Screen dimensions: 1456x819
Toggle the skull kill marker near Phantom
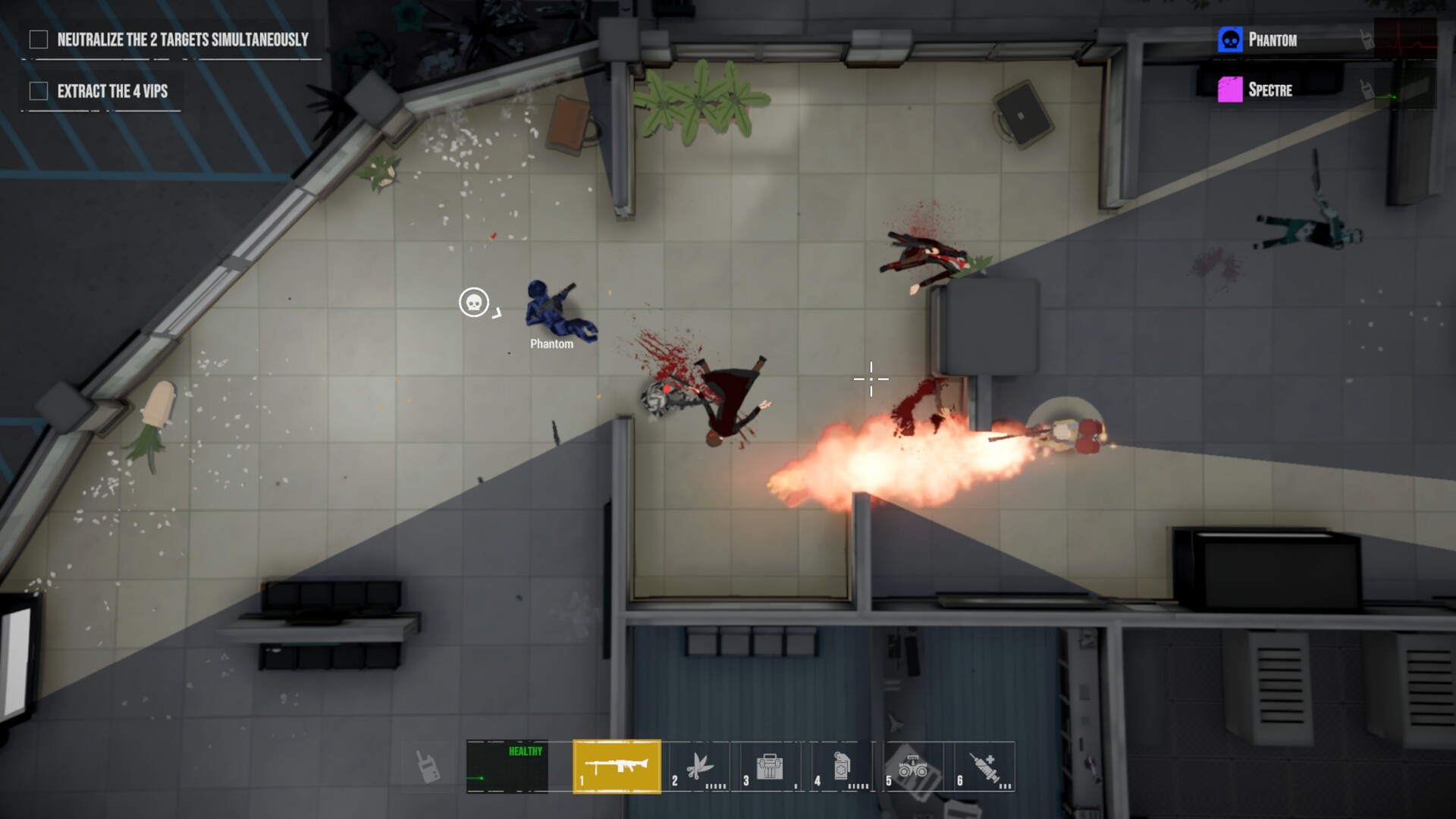coord(473,303)
